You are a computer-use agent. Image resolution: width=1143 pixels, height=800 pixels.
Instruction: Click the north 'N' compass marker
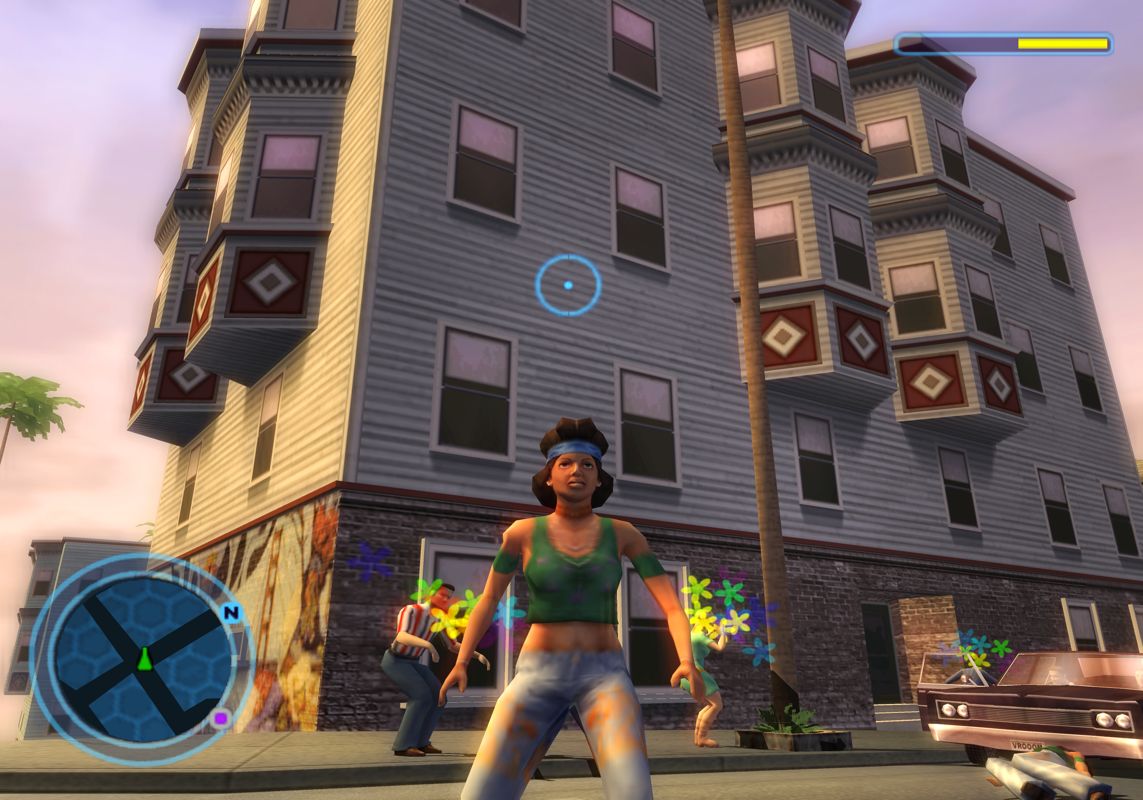tap(232, 612)
